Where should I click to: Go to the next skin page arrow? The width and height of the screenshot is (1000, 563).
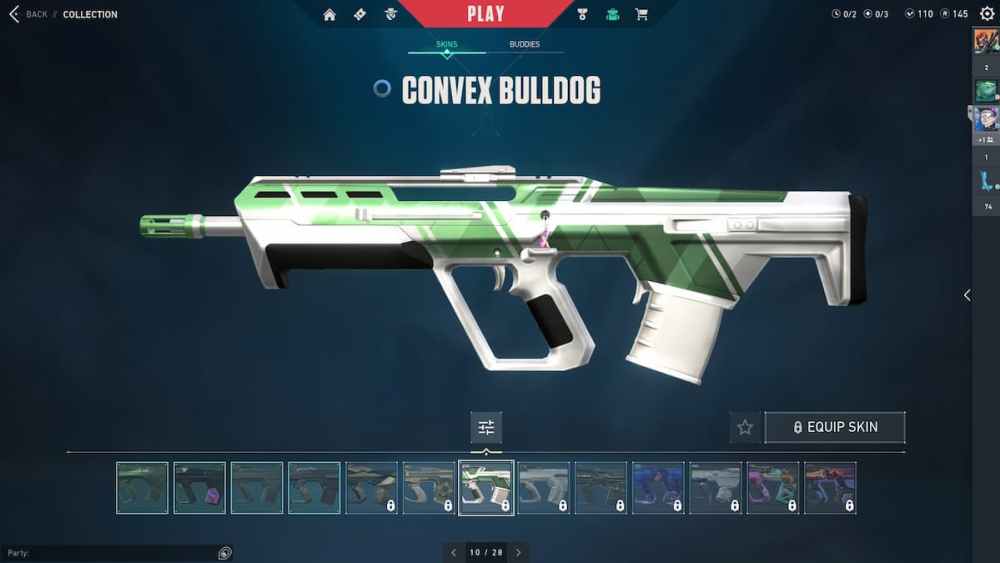pos(518,552)
